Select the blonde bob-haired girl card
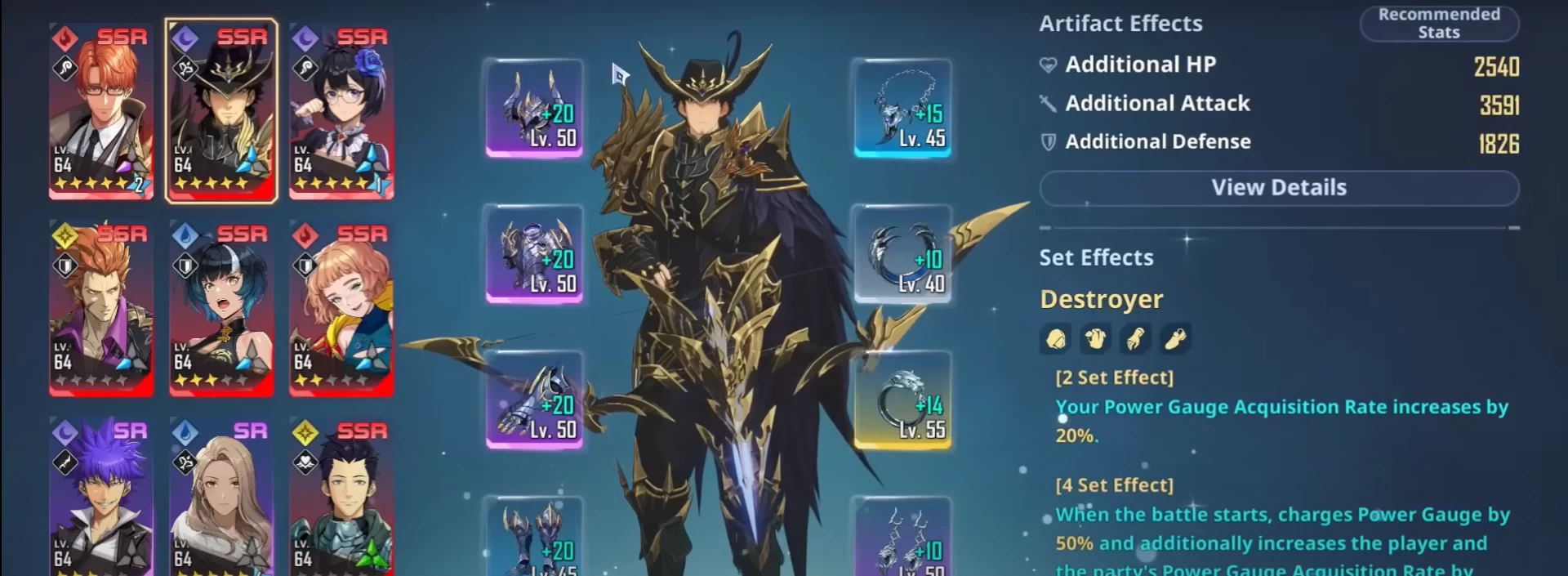Screen dimensions: 1568x576 point(341,308)
